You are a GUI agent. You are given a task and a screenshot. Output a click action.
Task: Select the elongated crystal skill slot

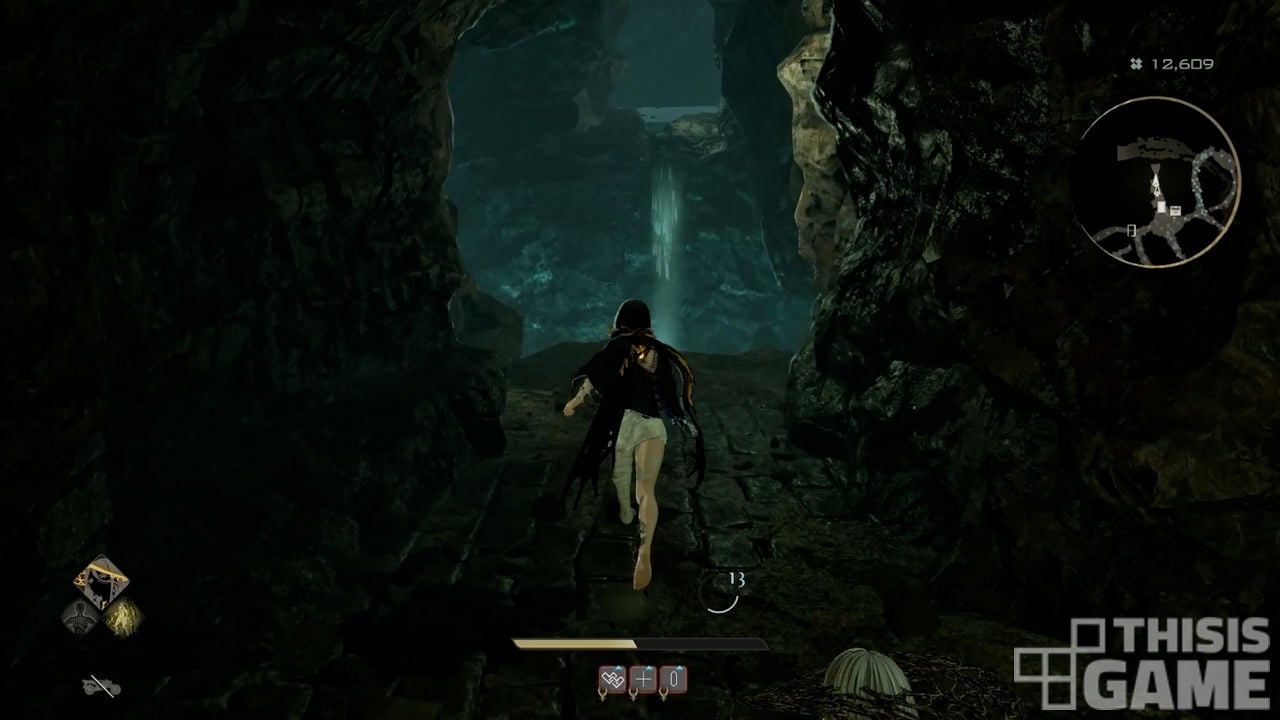tap(674, 680)
